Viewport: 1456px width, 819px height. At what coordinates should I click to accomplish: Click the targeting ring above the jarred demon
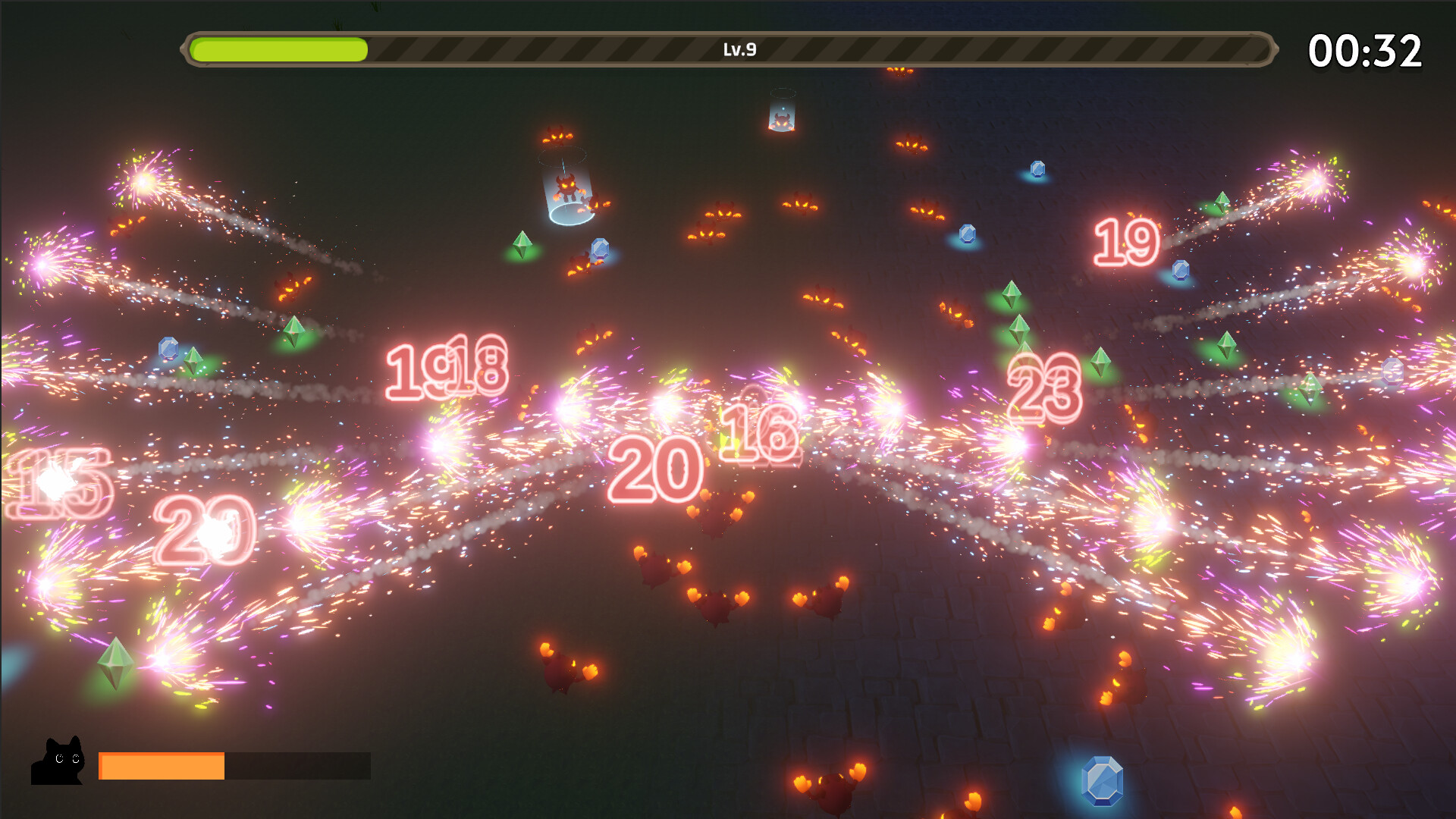[563, 155]
